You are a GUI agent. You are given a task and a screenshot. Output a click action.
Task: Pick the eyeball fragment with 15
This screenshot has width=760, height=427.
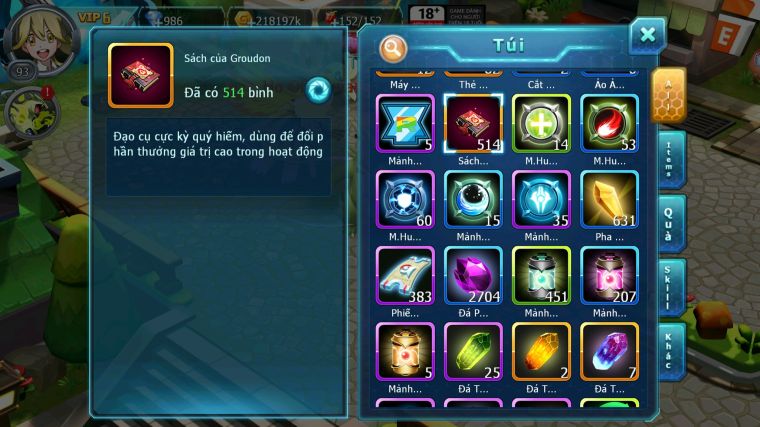(x=473, y=199)
